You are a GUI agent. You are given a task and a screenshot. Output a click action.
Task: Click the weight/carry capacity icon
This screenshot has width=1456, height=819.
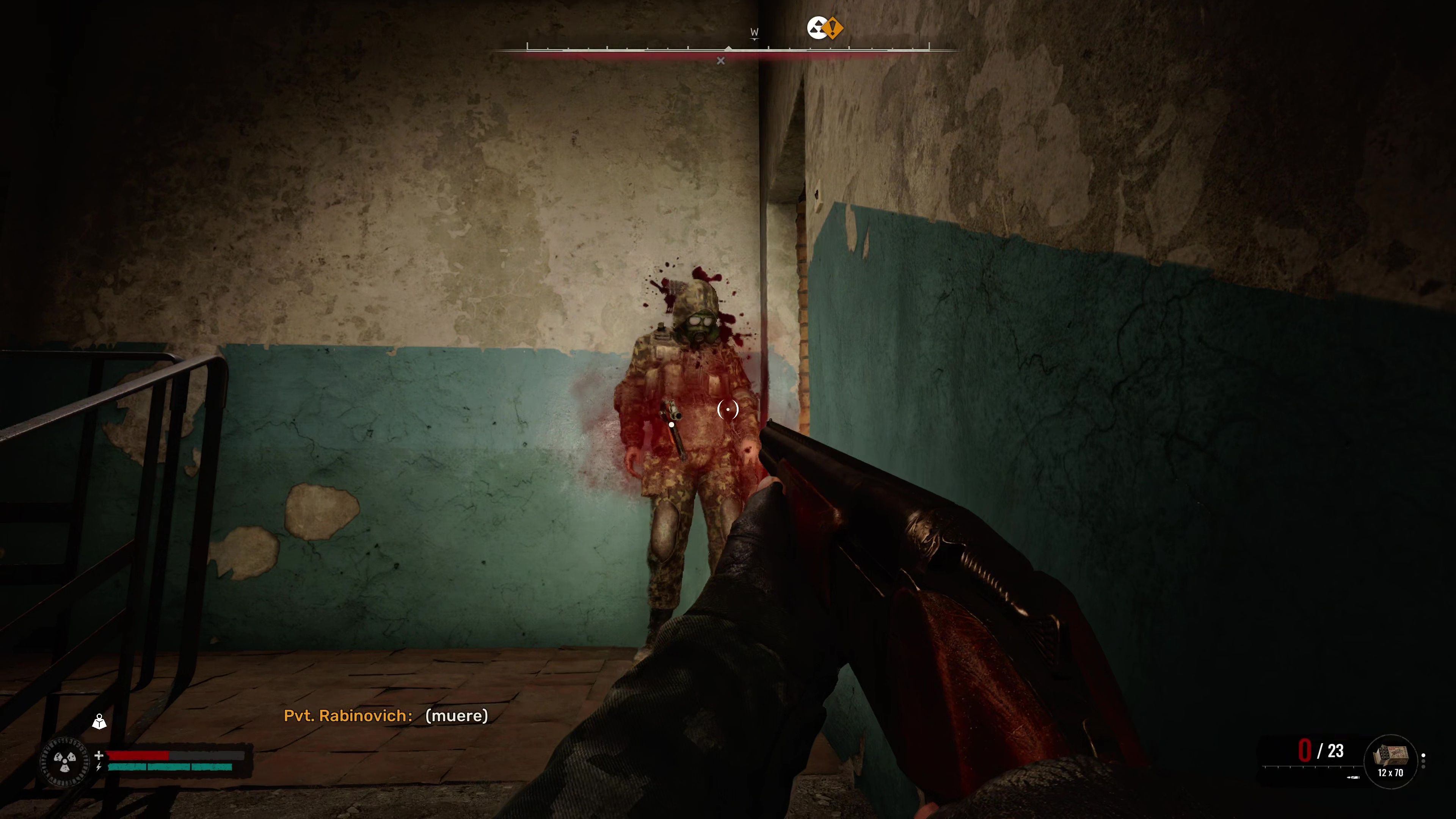(99, 722)
